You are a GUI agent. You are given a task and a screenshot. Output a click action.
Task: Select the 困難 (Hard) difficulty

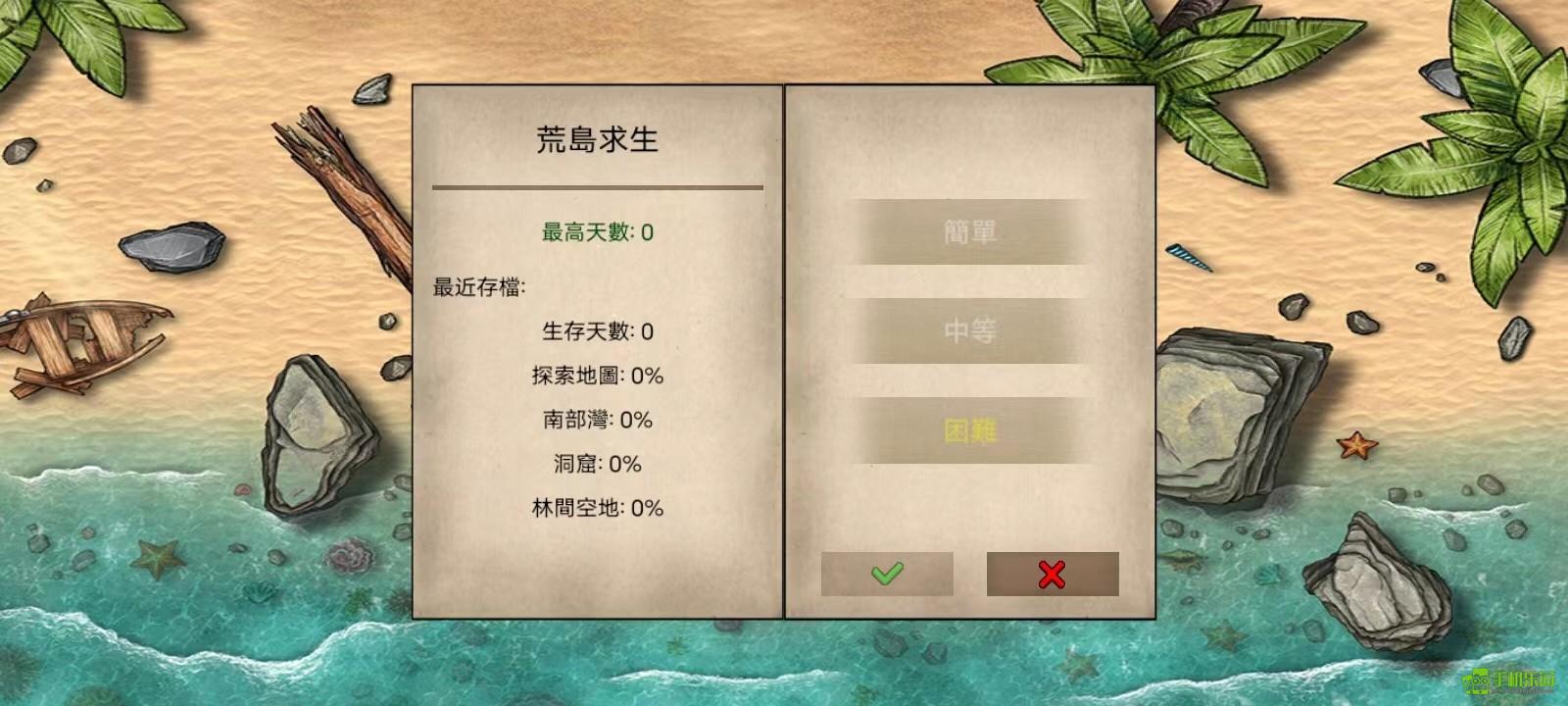tap(970, 431)
